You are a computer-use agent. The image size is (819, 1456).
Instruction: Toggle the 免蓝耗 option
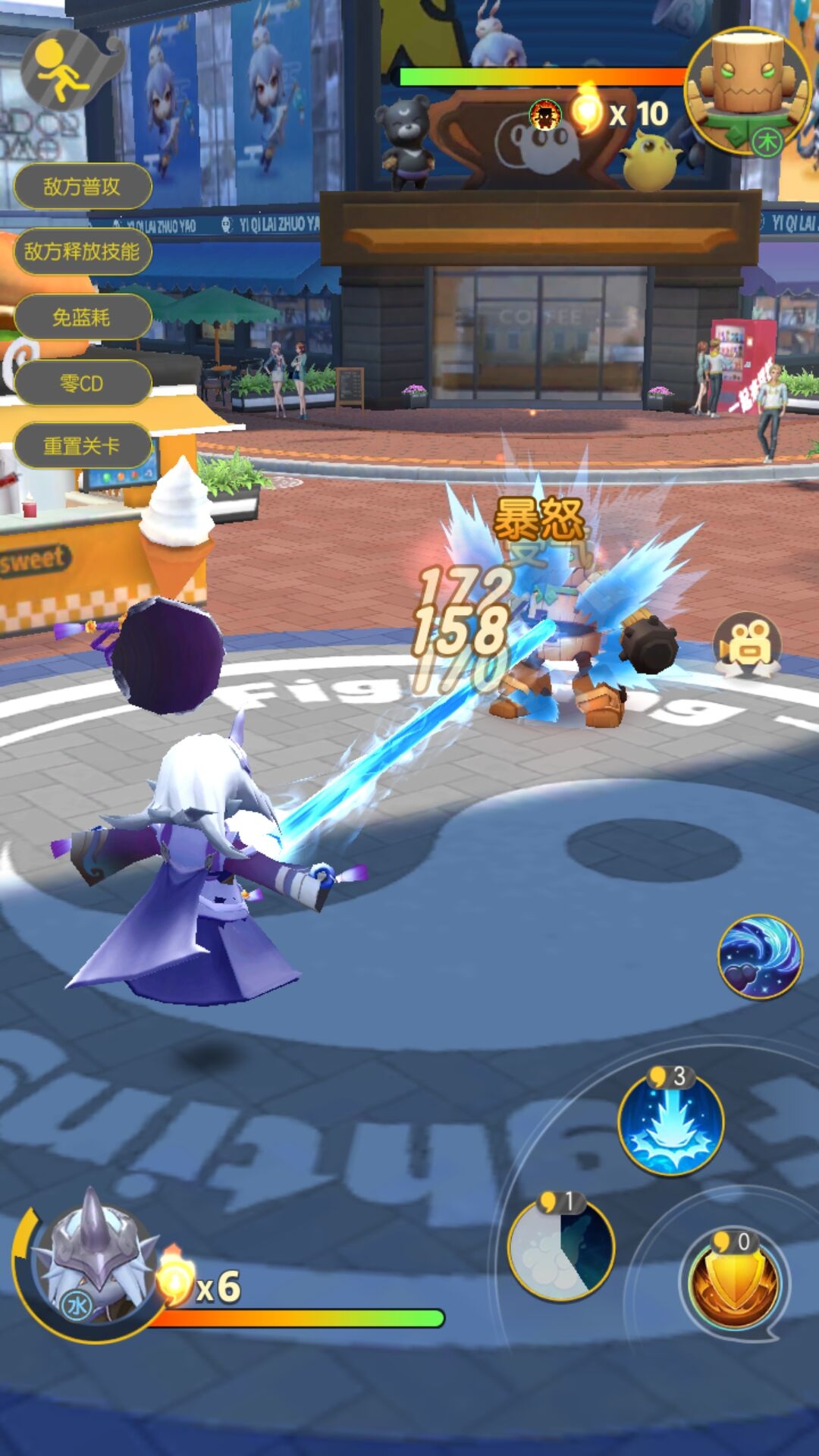pyautogui.click(x=82, y=318)
